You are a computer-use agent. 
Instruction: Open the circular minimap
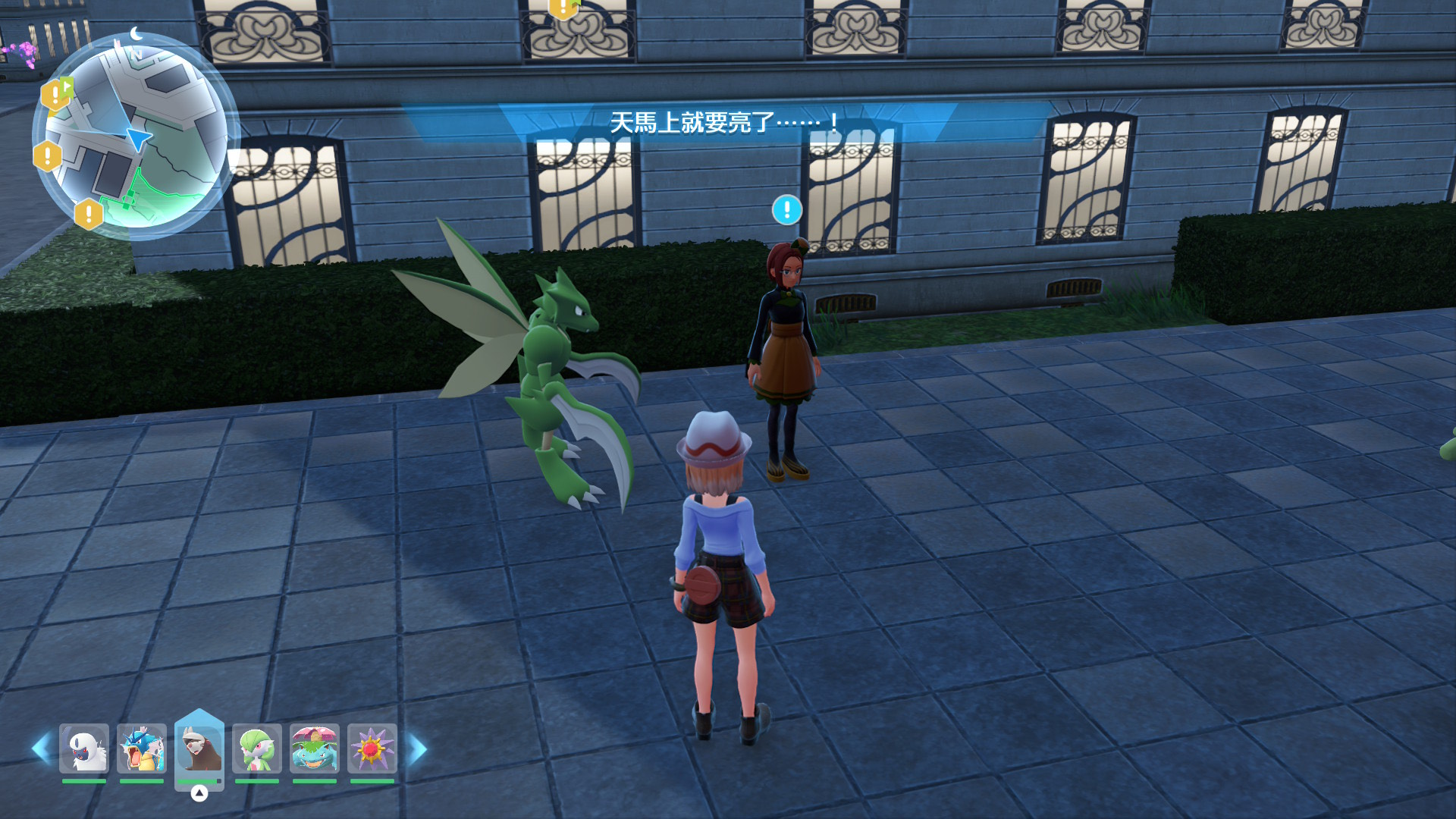(135, 136)
